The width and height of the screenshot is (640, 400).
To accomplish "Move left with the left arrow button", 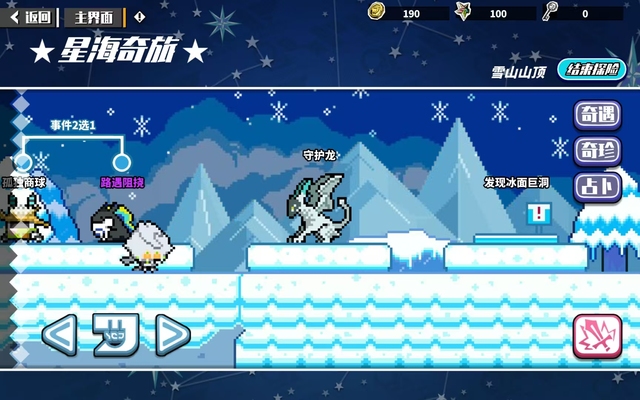I will pos(59,335).
